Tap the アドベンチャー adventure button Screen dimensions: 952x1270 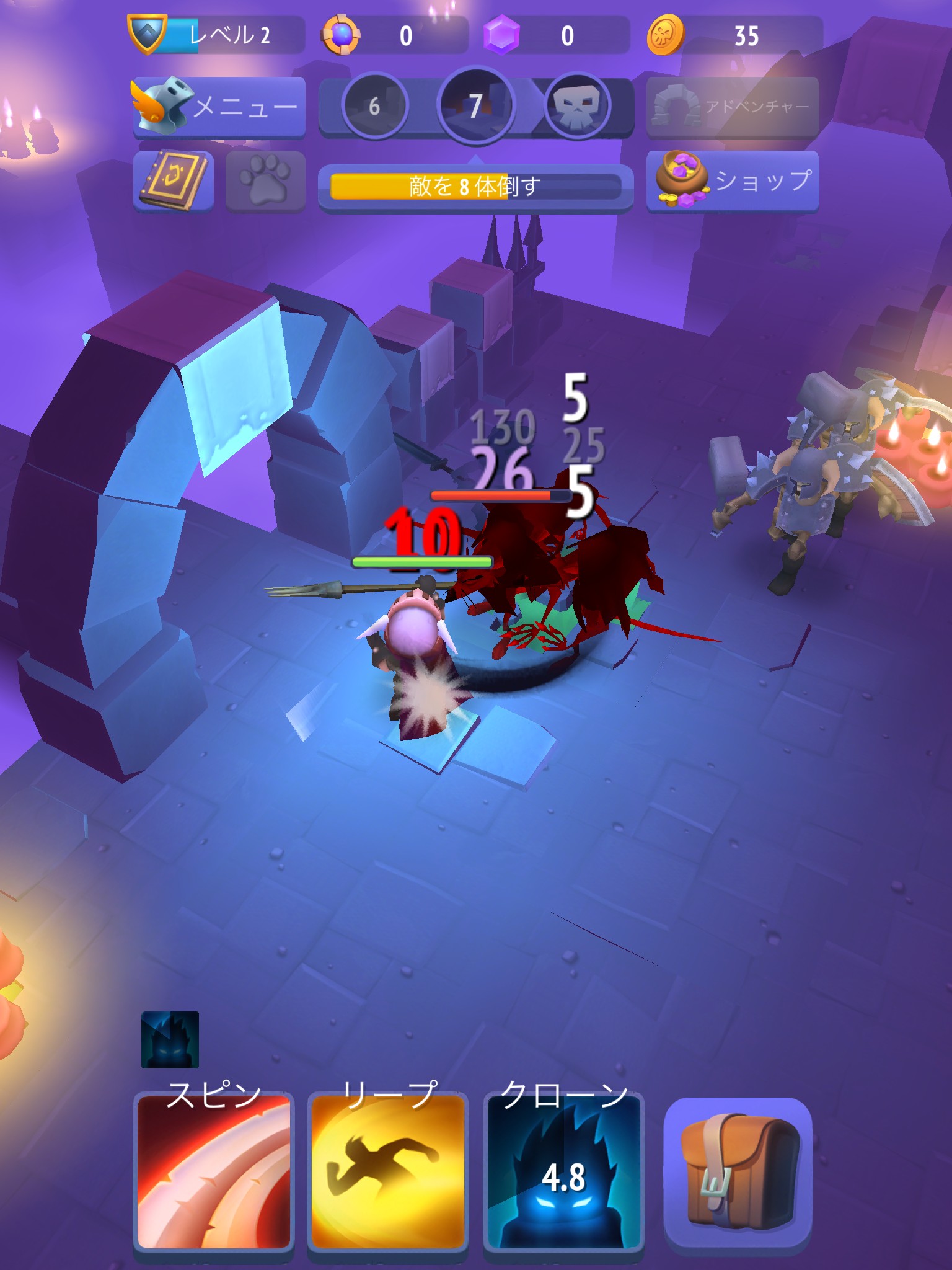(733, 107)
